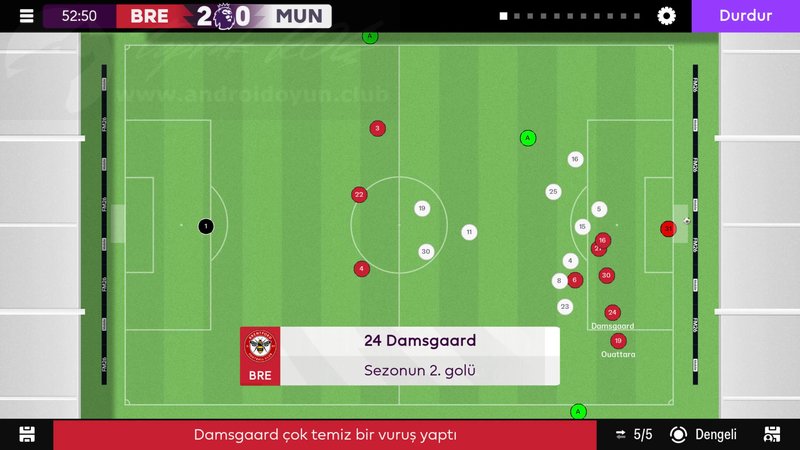Change the Dengeli mentality setting

pyautogui.click(x=704, y=434)
